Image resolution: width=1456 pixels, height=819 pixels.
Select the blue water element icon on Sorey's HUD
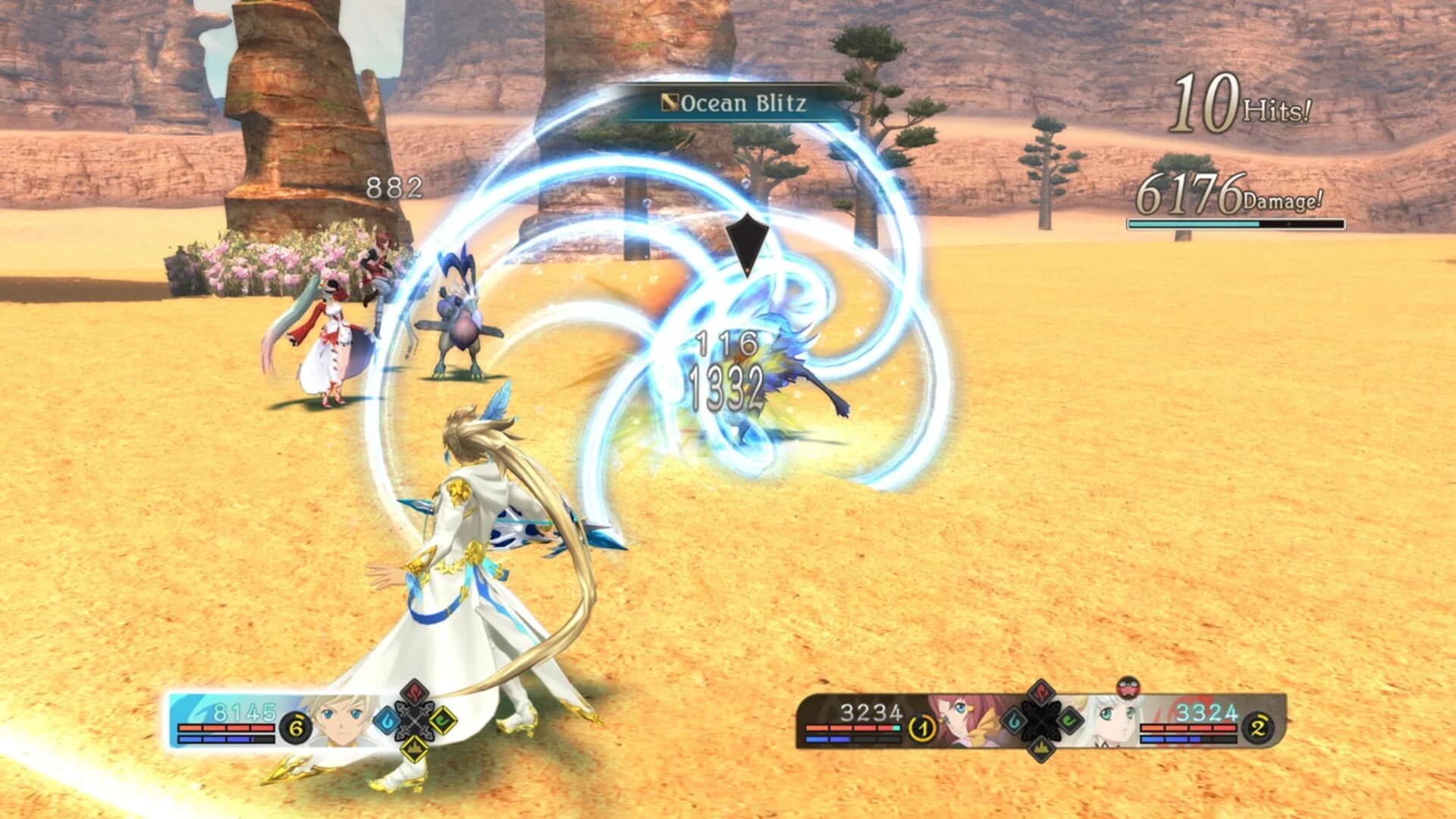coord(388,721)
